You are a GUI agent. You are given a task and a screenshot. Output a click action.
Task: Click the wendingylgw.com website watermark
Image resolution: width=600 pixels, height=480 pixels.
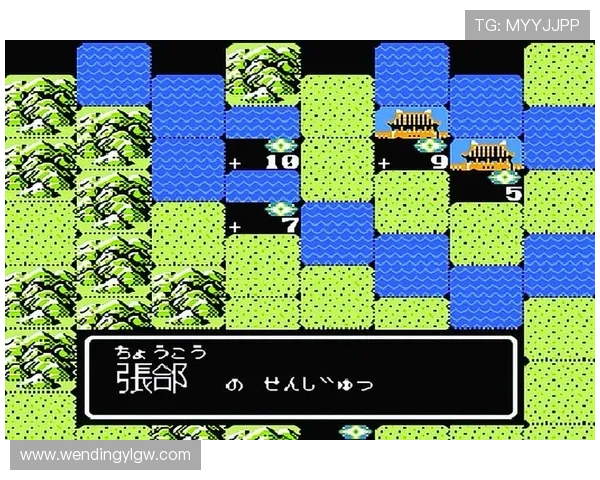(x=105, y=455)
